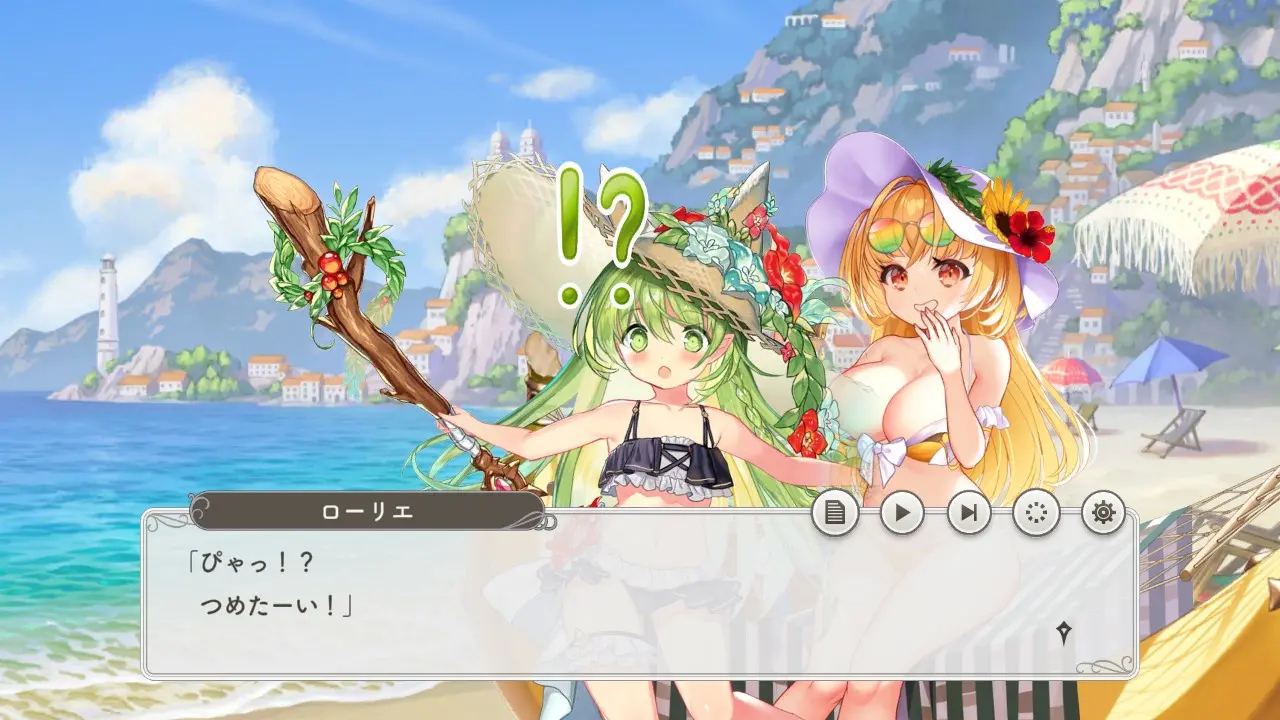Open the dialogue log document icon

pyautogui.click(x=835, y=513)
